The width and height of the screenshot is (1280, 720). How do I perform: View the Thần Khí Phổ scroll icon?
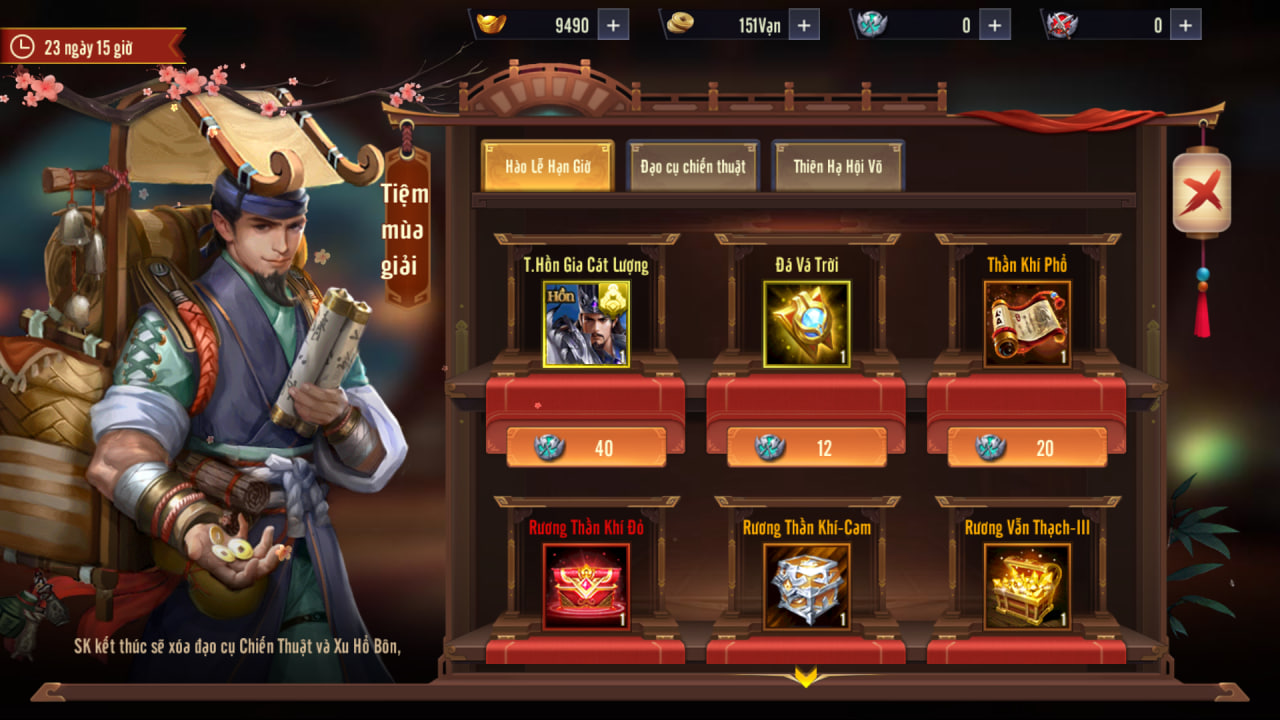pos(1027,324)
